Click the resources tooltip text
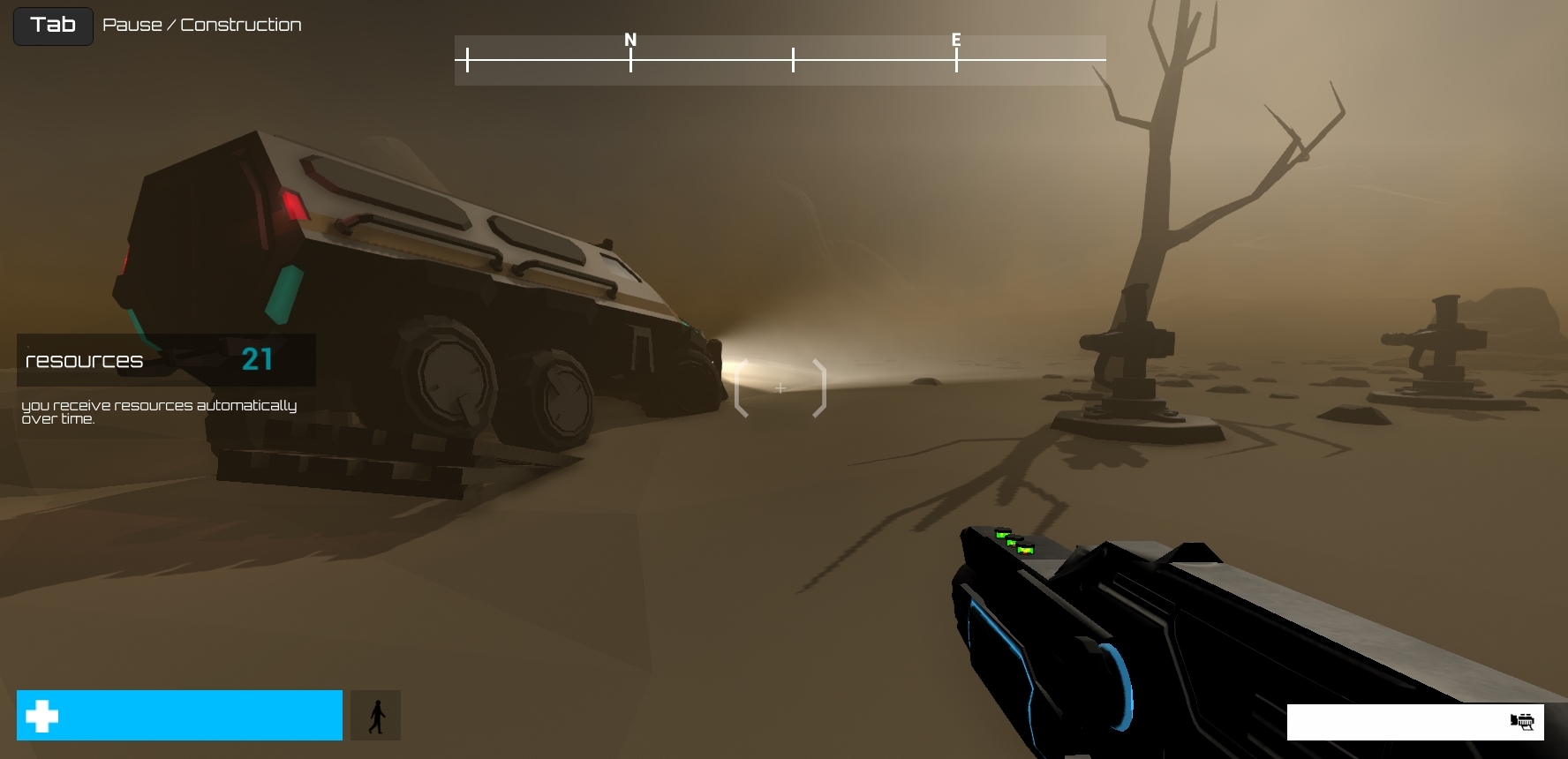 tap(159, 412)
